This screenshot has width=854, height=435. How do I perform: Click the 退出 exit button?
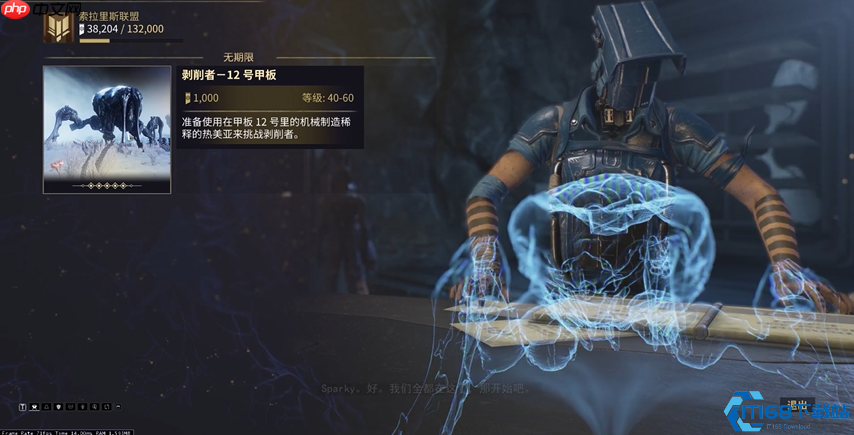(x=797, y=404)
